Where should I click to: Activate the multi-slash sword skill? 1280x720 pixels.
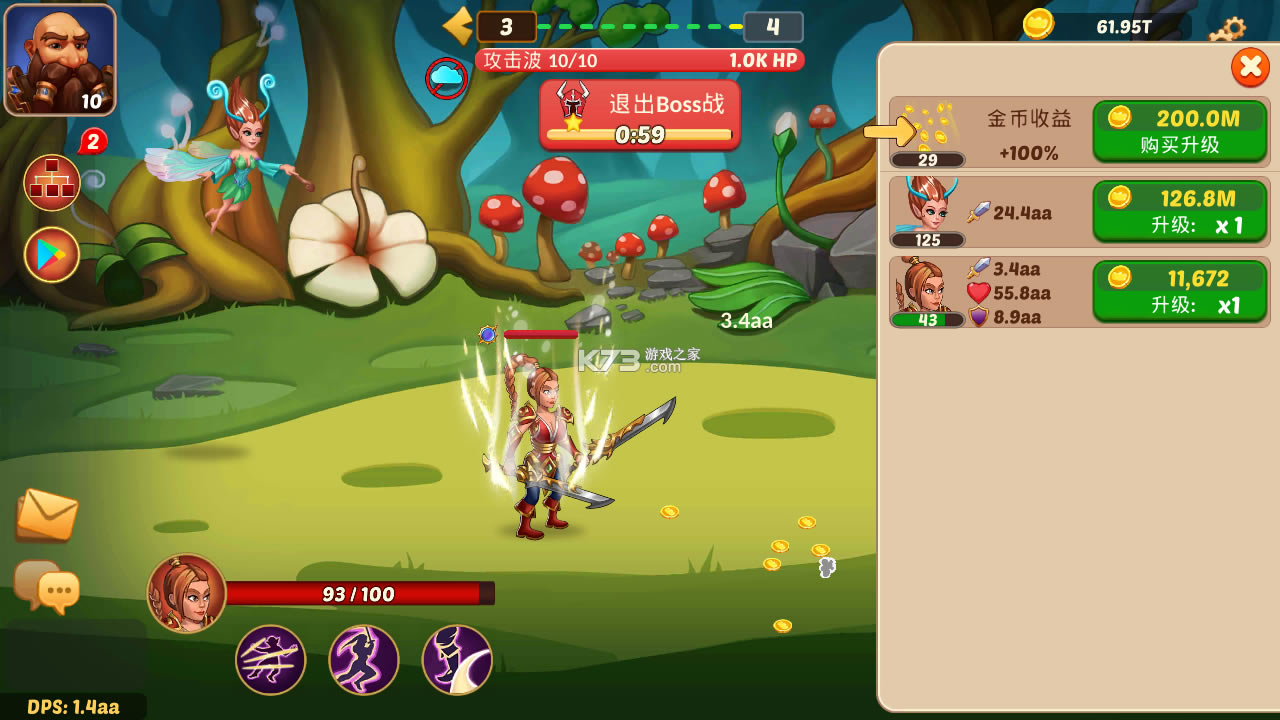tap(271, 660)
